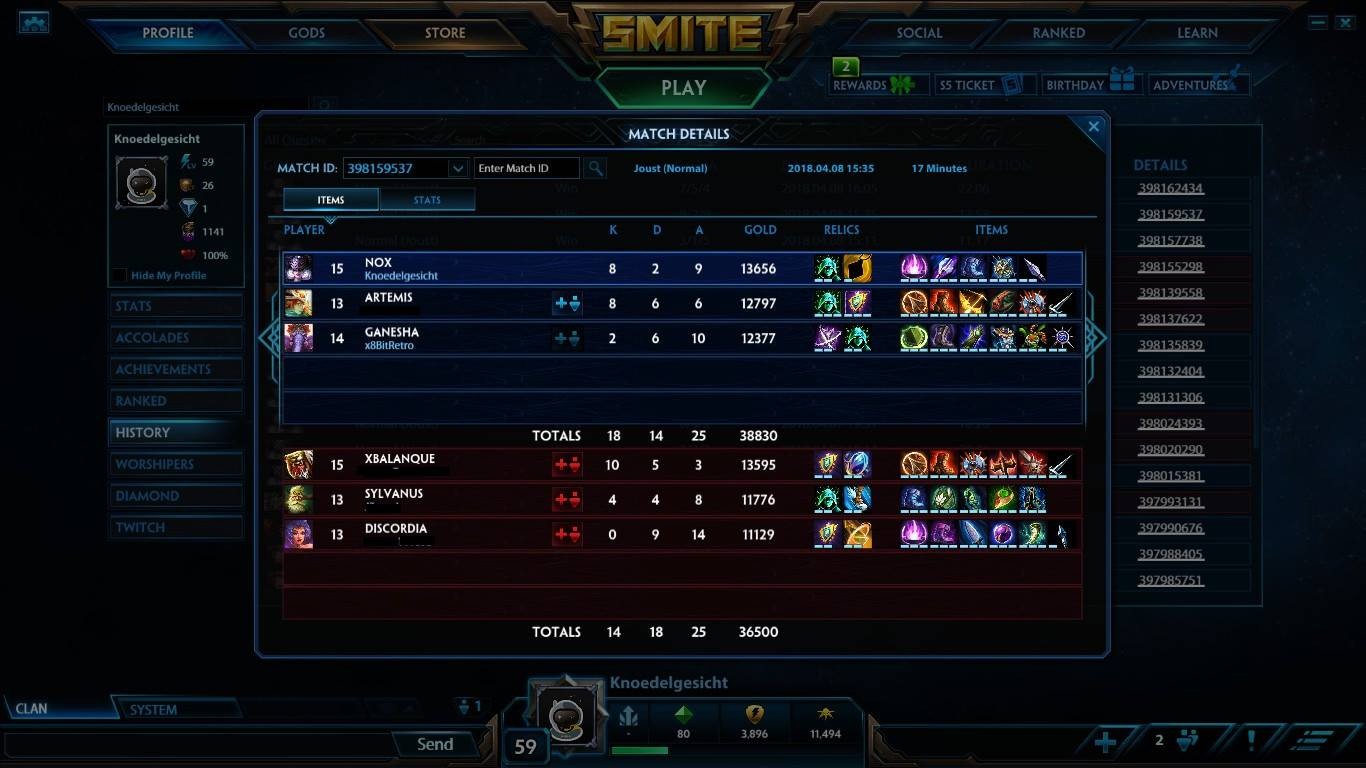Close the Match Details window
The width and height of the screenshot is (1366, 768).
[1093, 127]
